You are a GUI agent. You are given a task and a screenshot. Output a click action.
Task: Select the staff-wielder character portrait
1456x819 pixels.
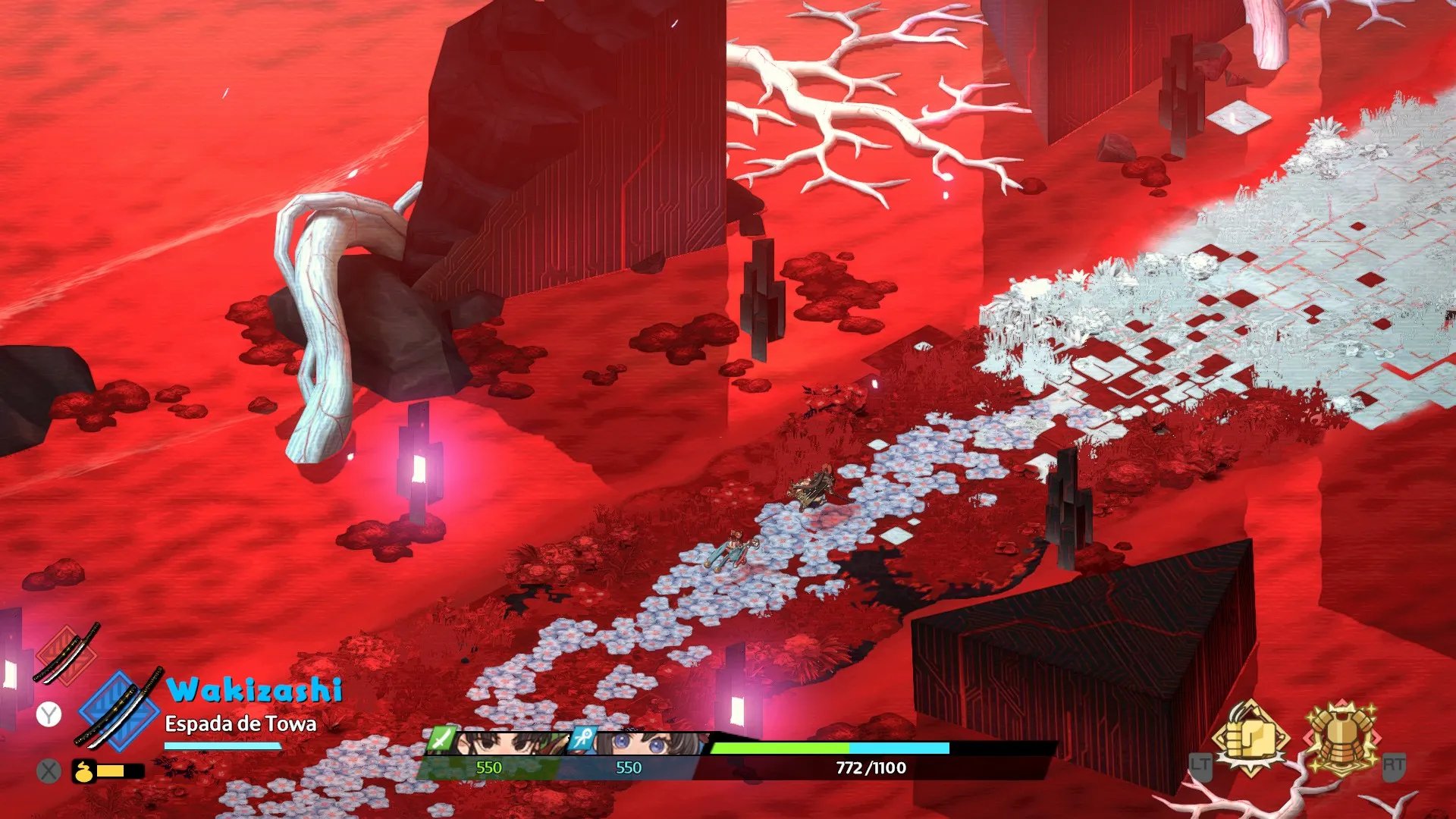click(641, 743)
